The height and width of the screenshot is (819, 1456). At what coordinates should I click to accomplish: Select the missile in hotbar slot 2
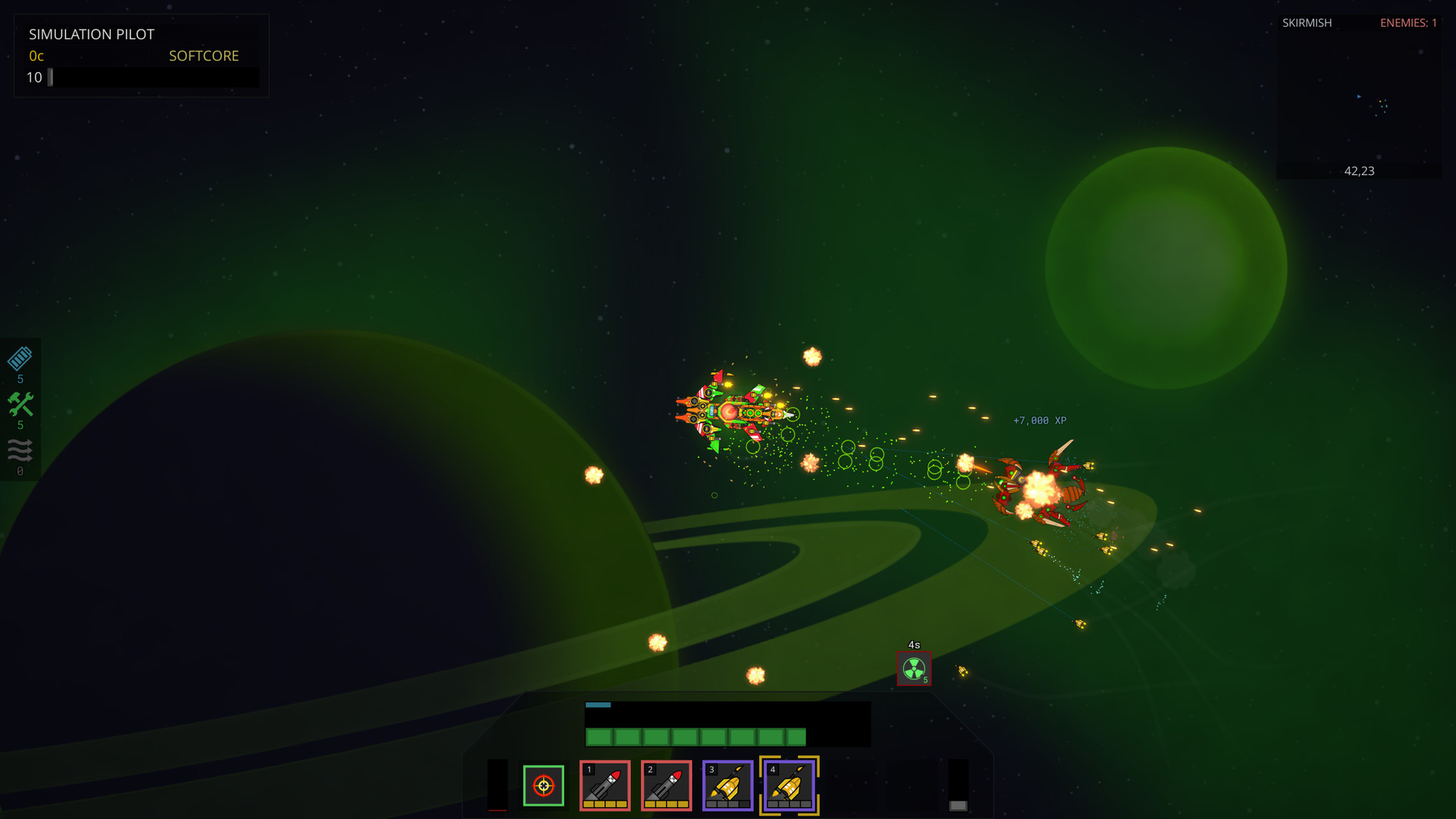coord(667,786)
